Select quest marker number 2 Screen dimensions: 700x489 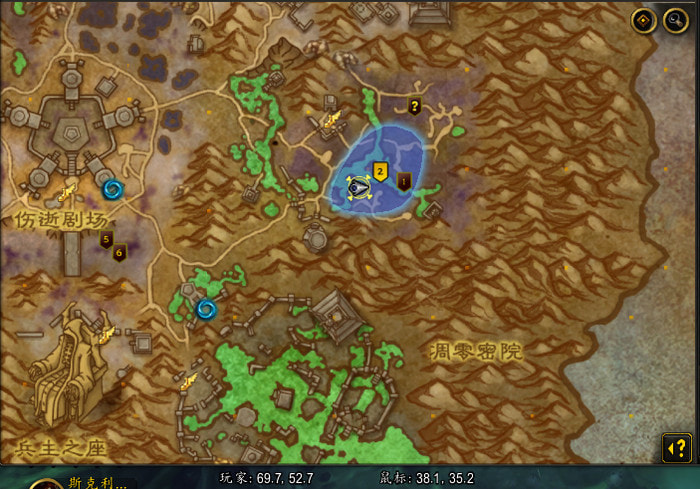click(380, 169)
